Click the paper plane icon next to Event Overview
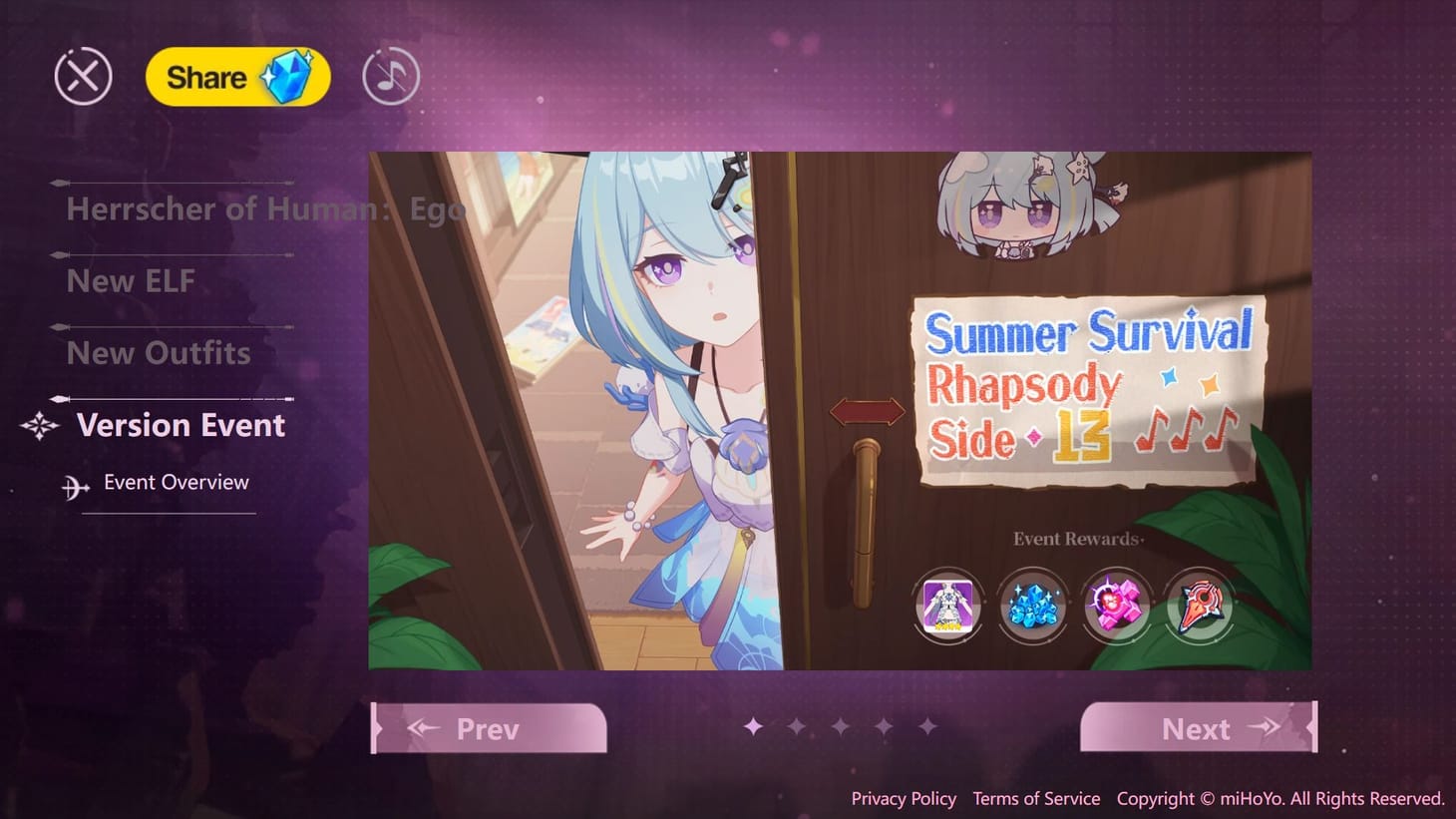 74,484
